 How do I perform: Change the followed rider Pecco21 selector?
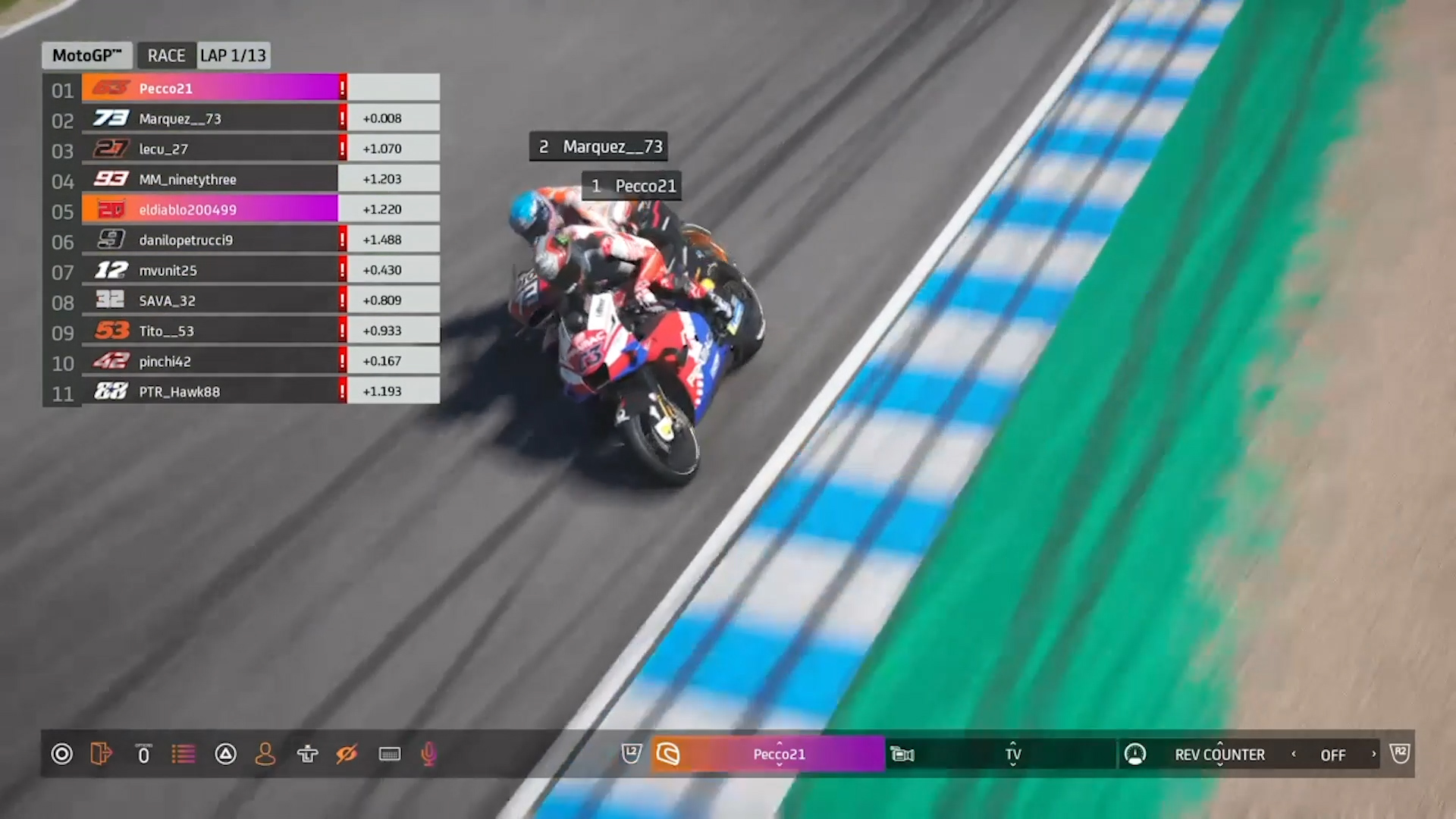pyautogui.click(x=779, y=754)
